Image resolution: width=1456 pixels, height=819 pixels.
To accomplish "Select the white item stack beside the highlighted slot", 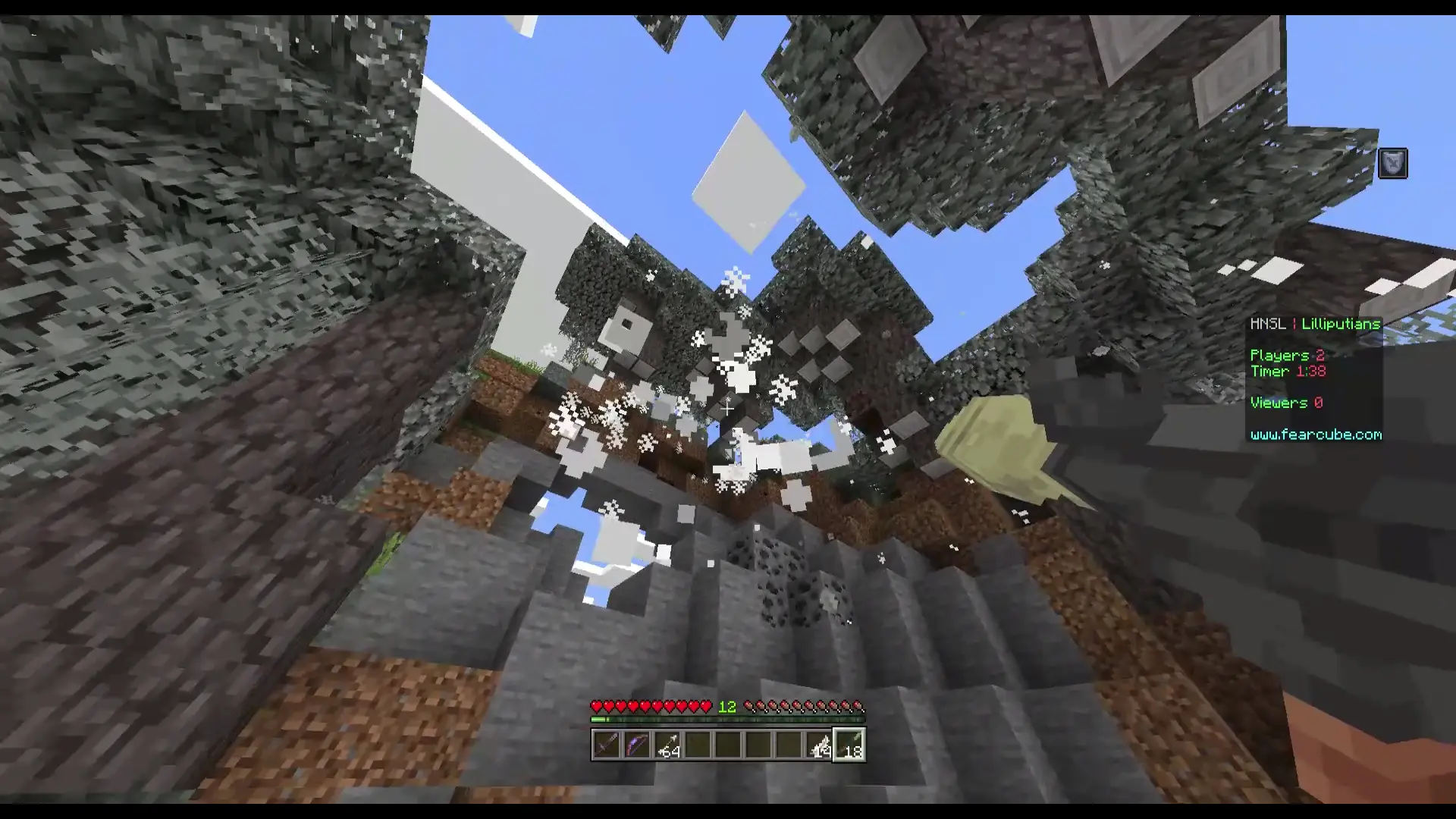I will (819, 745).
